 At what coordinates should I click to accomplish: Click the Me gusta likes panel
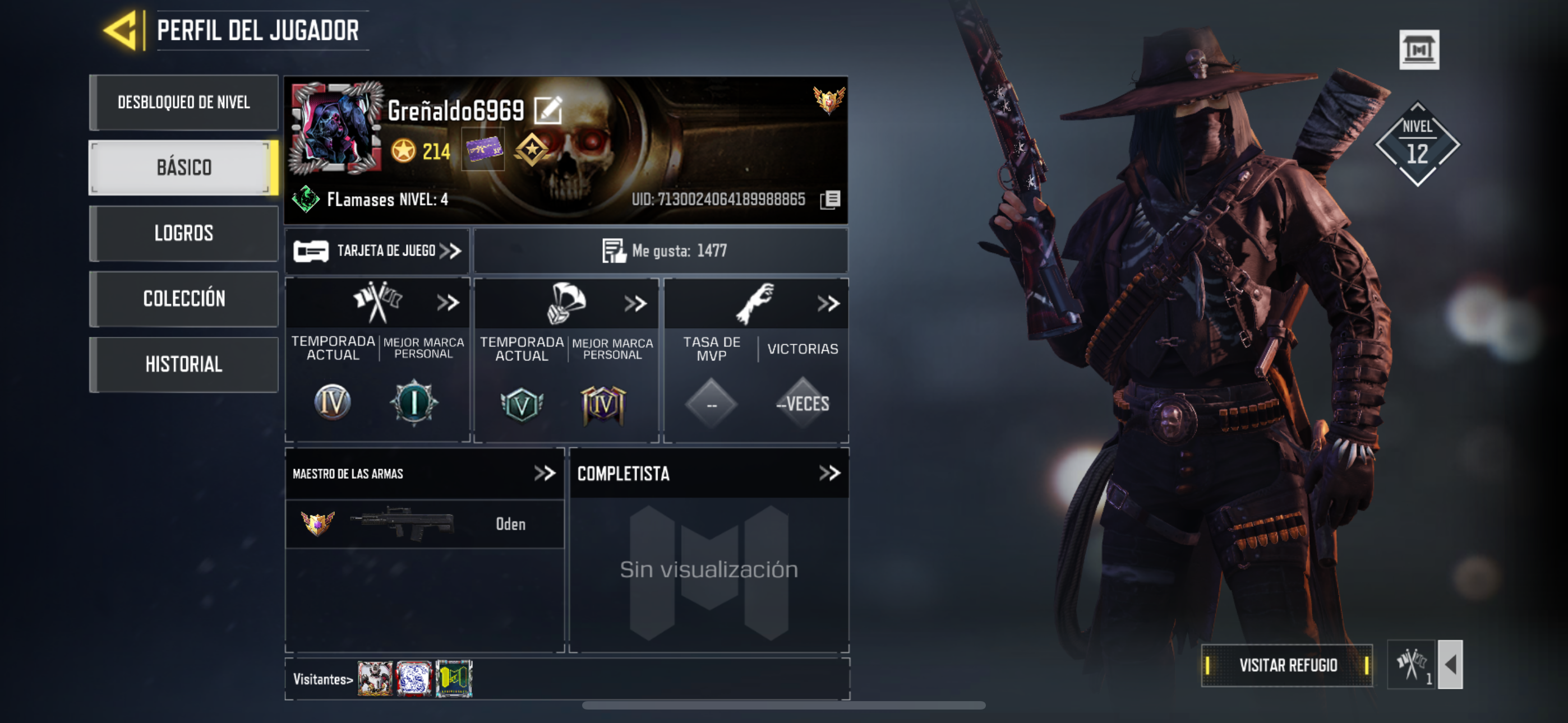(x=661, y=251)
